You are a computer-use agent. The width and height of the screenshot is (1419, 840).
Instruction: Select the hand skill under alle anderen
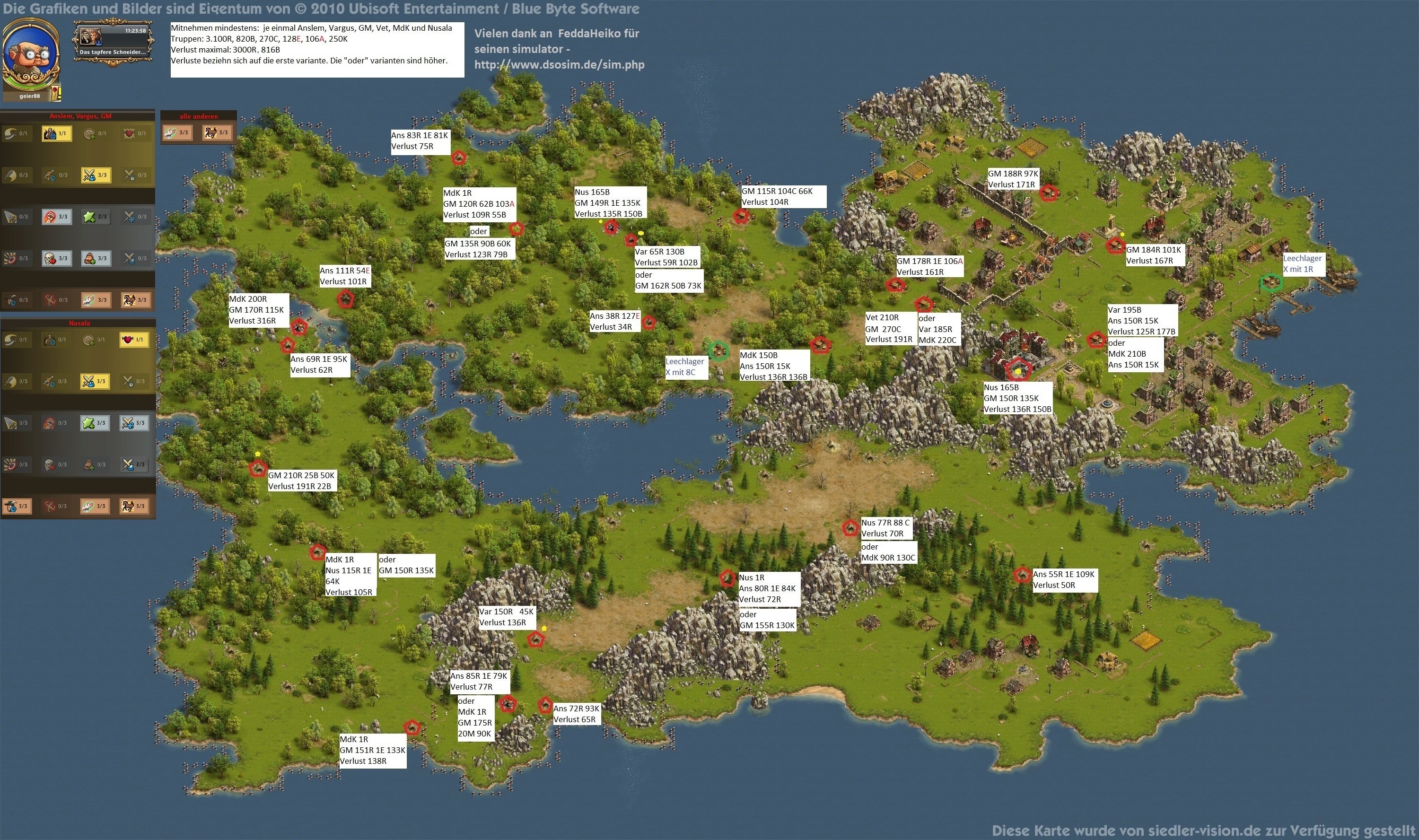(x=177, y=133)
